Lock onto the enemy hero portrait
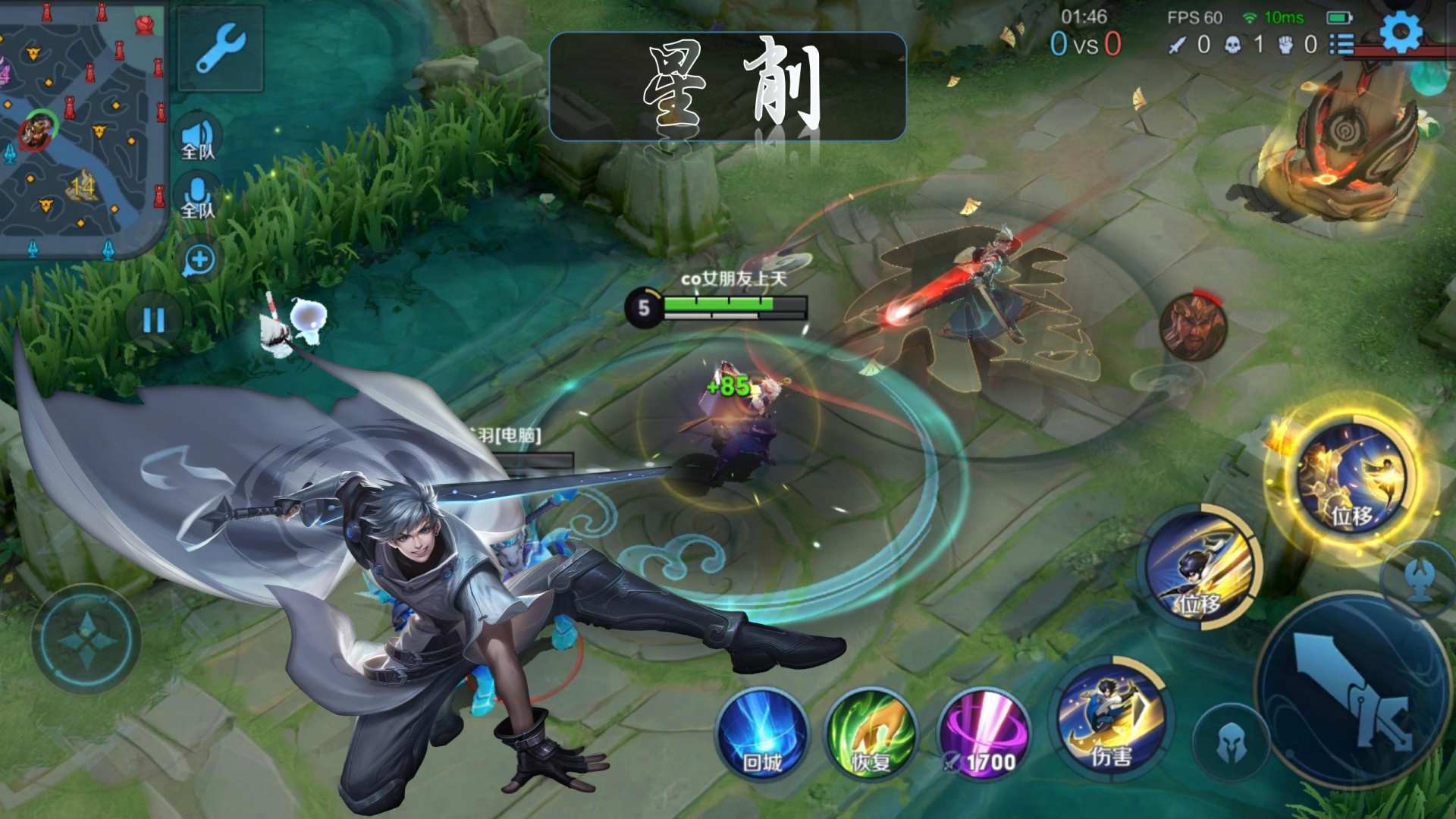The height and width of the screenshot is (819, 1456). [x=1193, y=326]
